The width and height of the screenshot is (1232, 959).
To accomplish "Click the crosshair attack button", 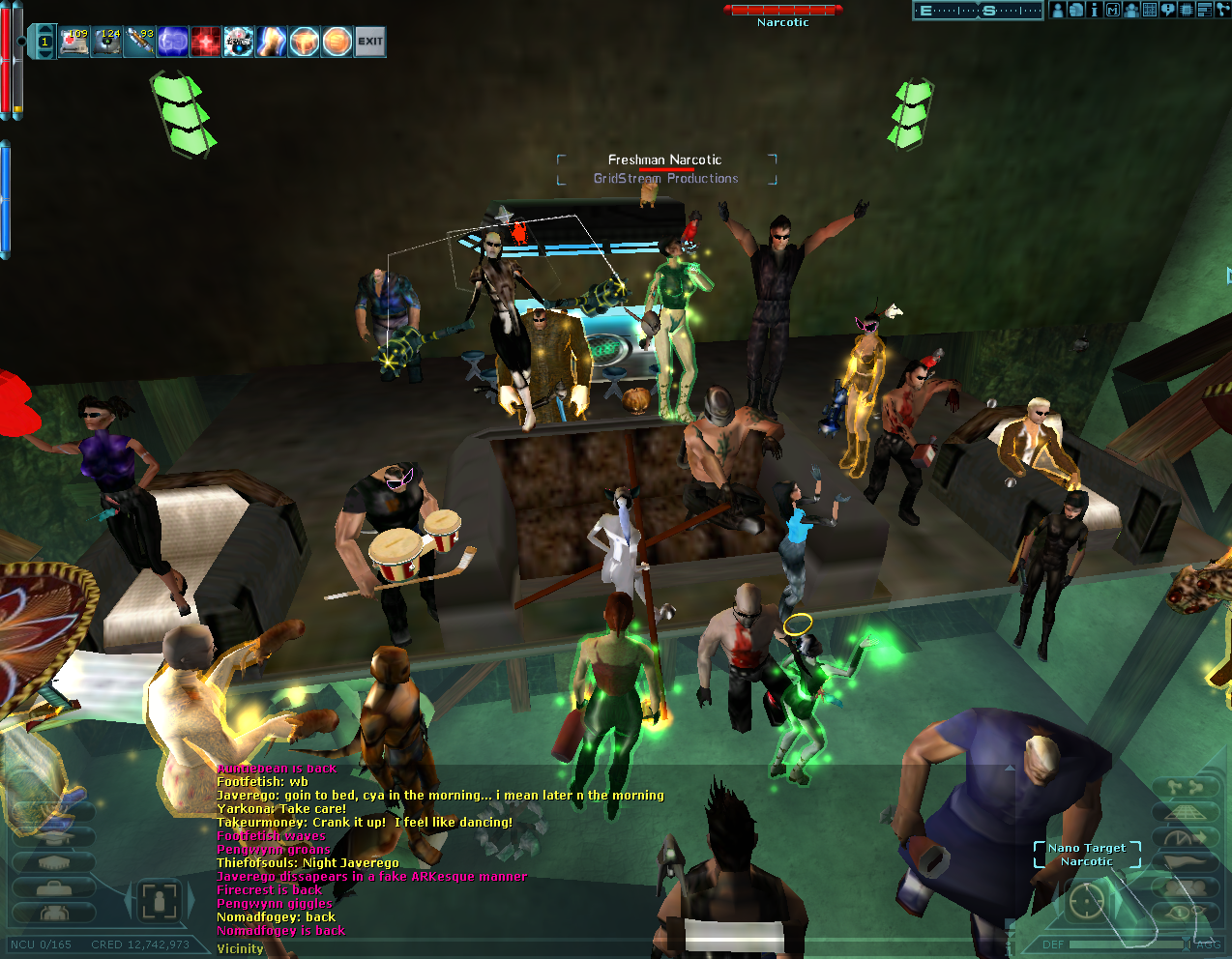I will pos(1087,901).
